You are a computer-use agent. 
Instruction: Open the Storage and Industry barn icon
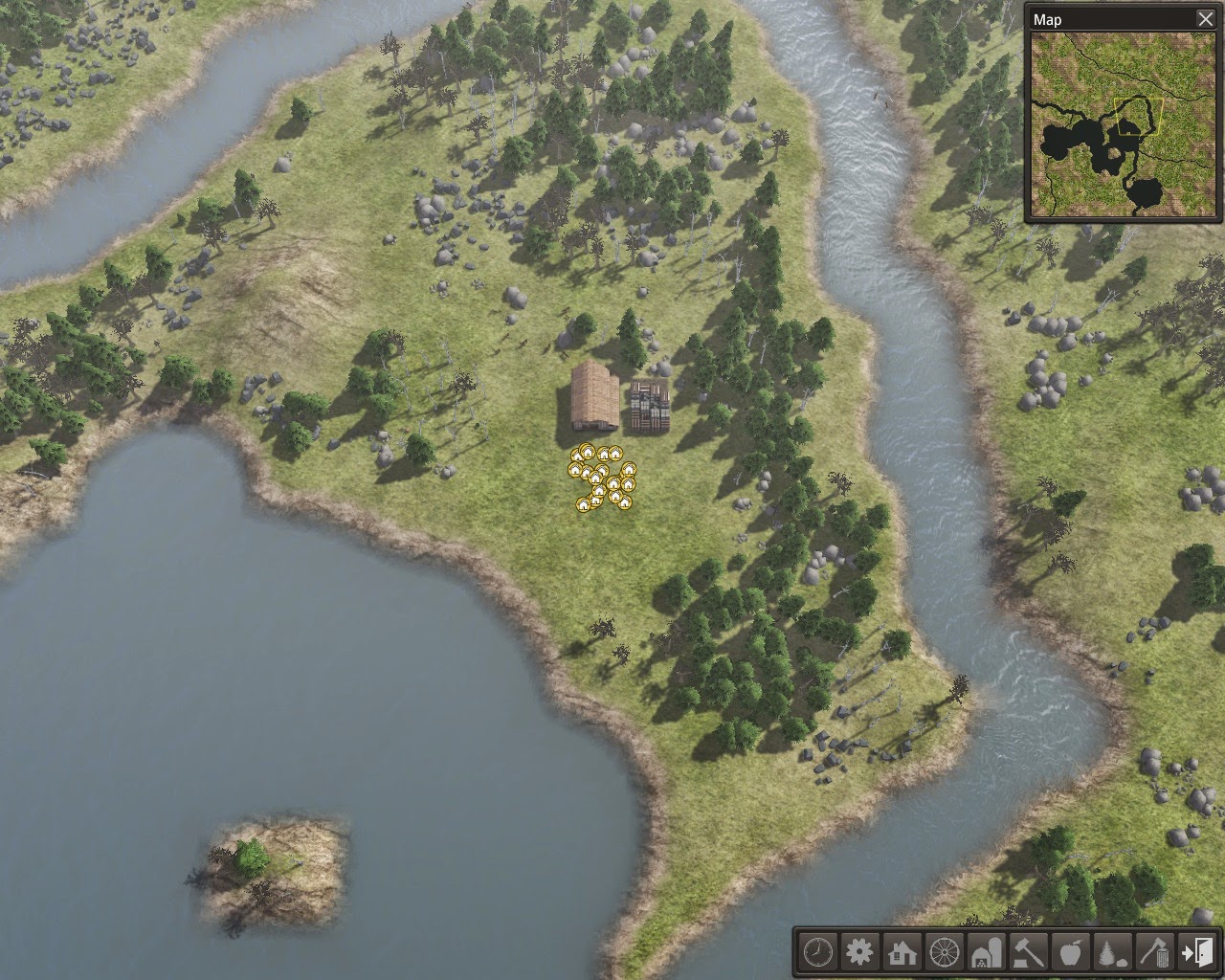(984, 953)
